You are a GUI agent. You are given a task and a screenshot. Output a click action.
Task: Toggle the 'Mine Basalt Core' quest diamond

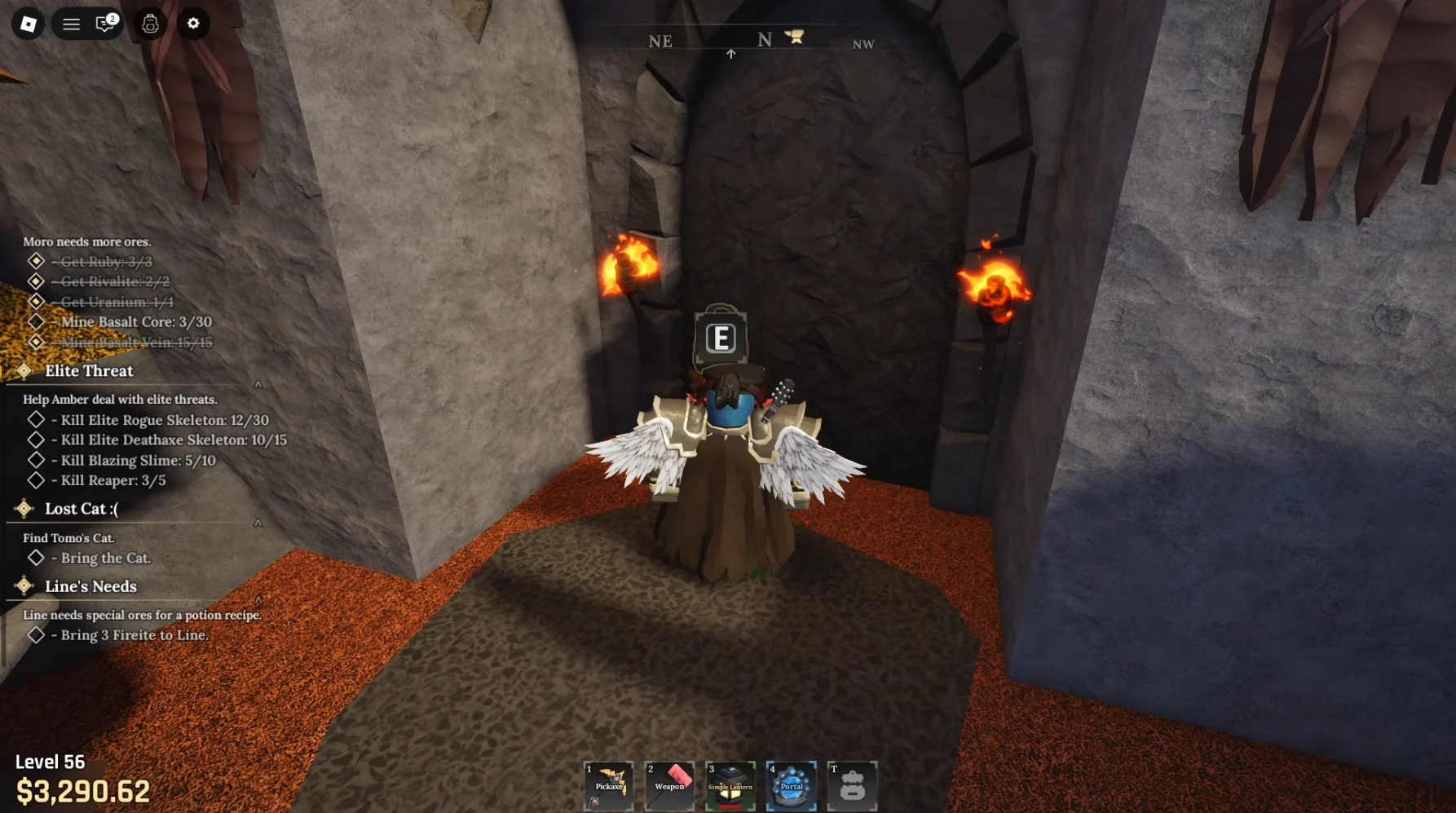coord(36,321)
